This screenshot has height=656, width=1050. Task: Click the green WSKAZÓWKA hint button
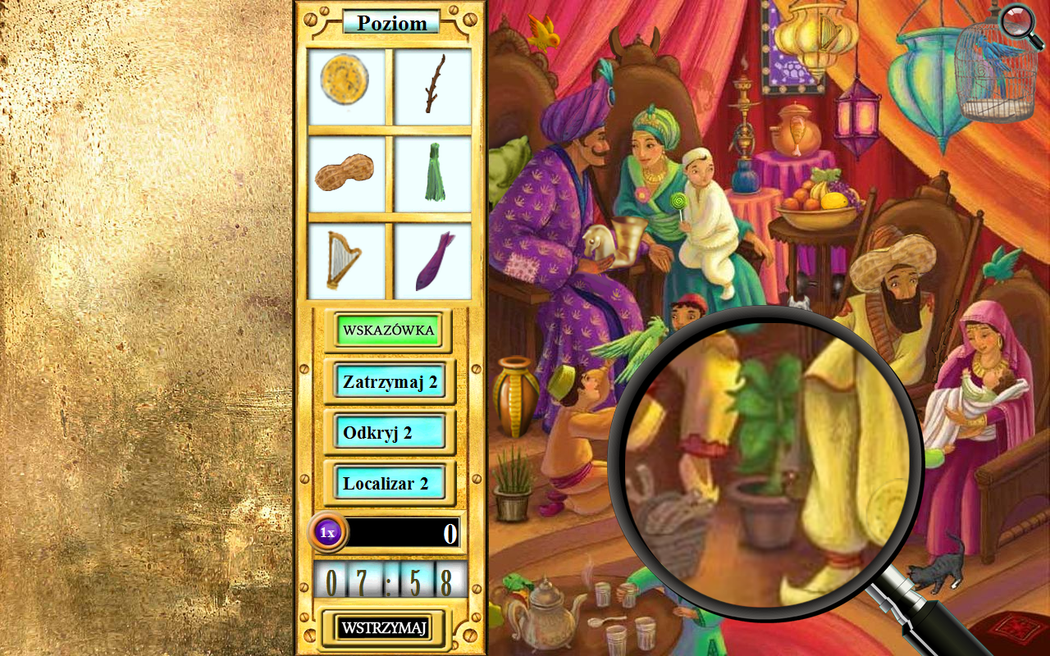click(x=388, y=329)
